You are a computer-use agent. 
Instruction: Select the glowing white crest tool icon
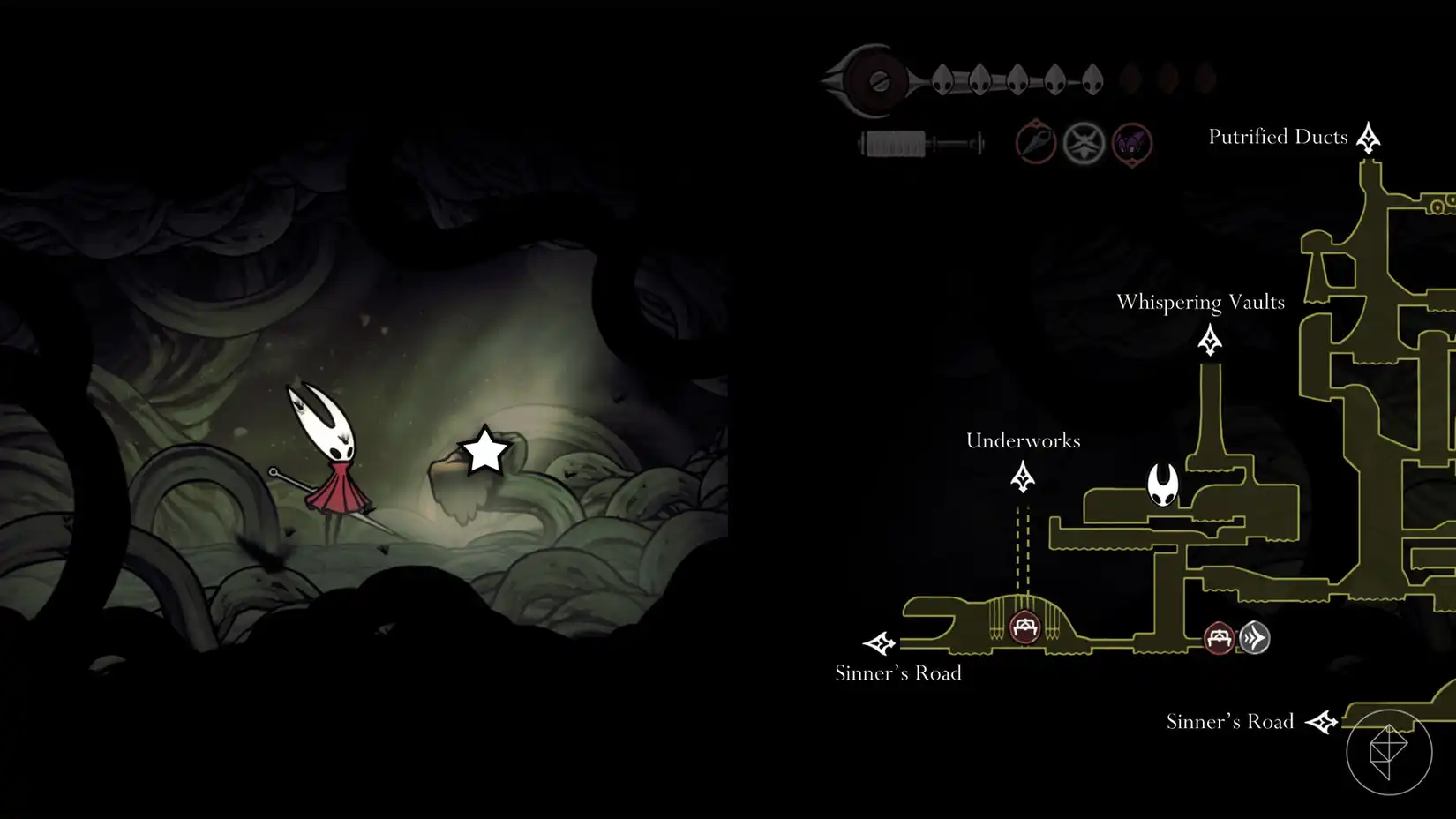point(1084,143)
